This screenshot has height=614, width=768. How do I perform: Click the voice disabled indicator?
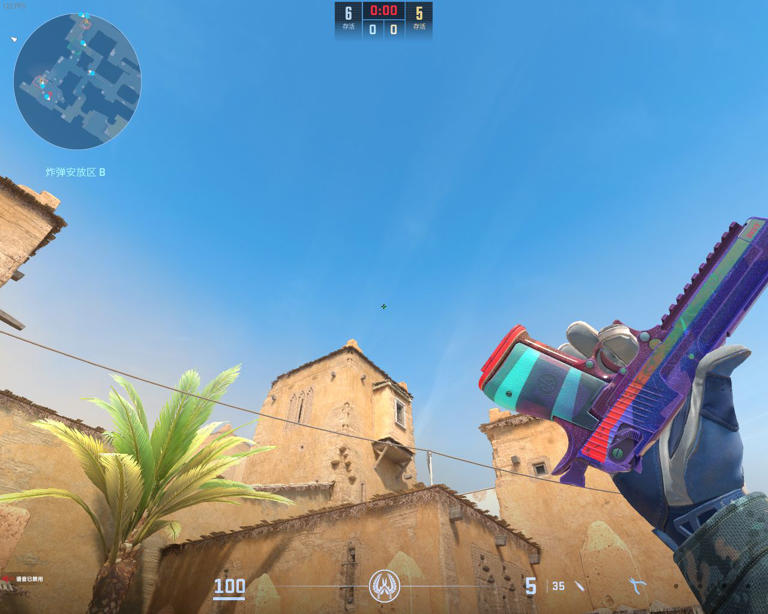(x=24, y=579)
